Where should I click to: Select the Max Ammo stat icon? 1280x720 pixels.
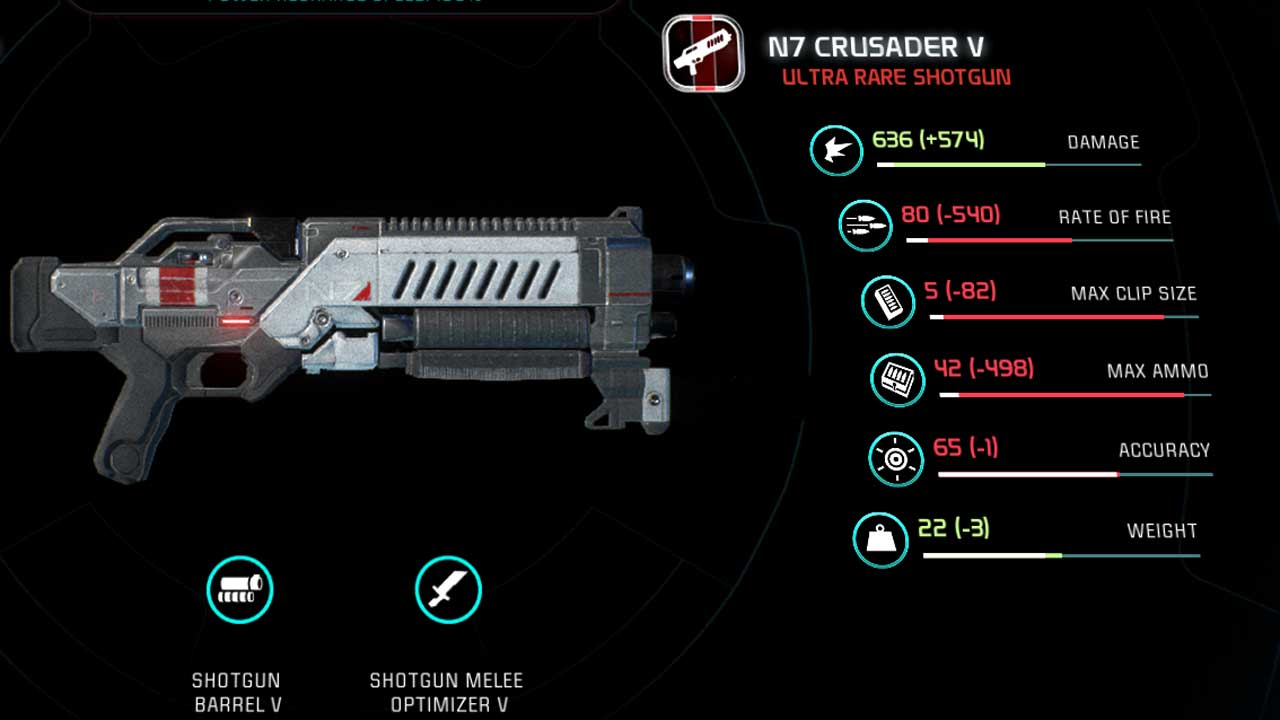click(x=897, y=379)
